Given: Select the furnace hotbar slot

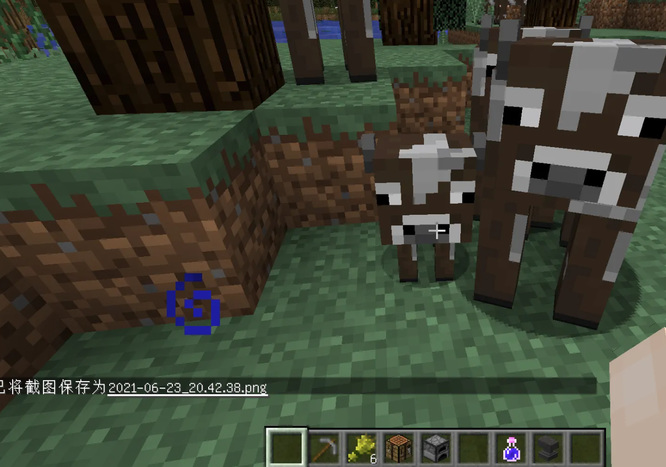Looking at the screenshot, I should point(433,447).
